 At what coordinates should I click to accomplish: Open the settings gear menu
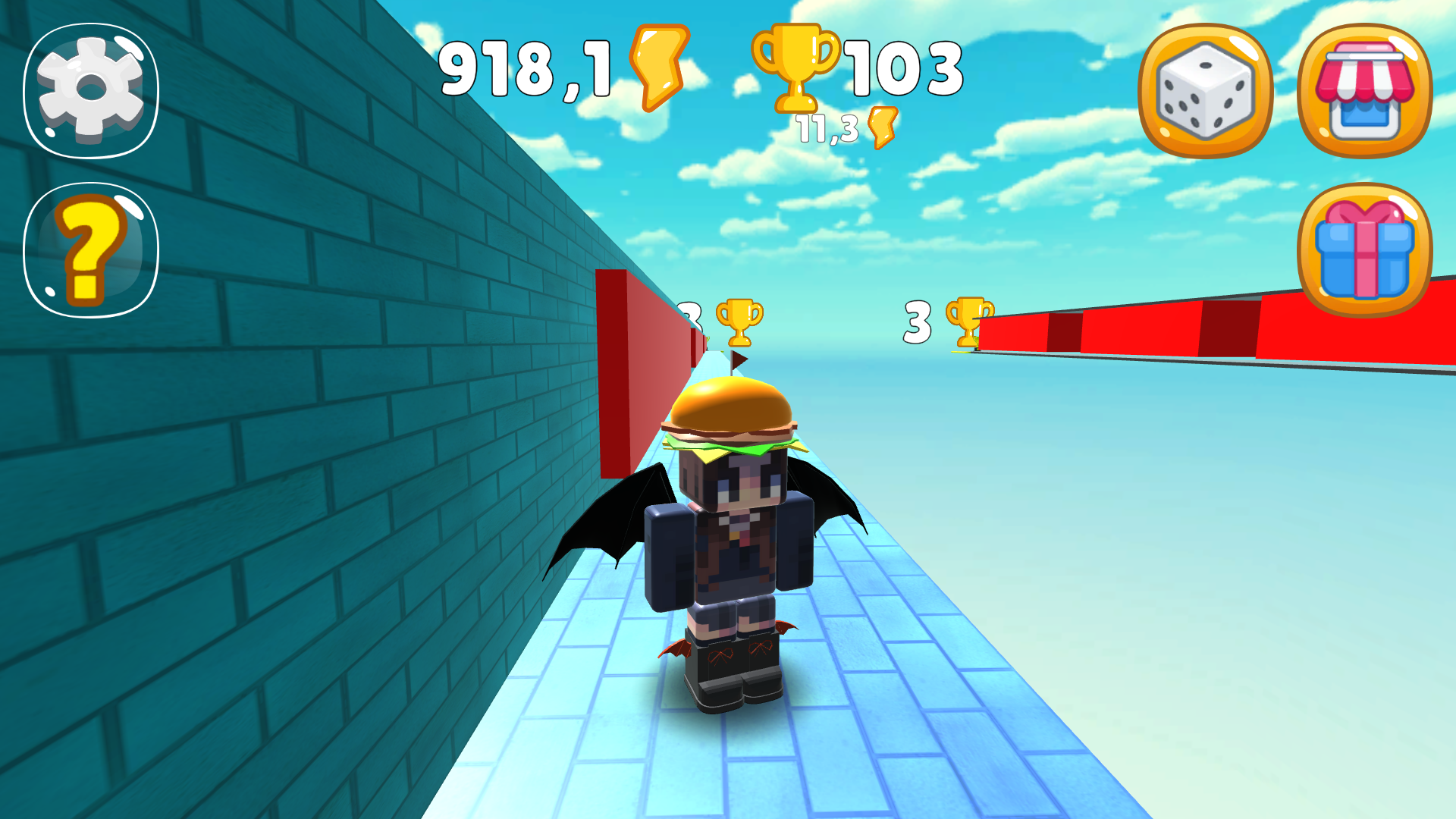coord(89,89)
